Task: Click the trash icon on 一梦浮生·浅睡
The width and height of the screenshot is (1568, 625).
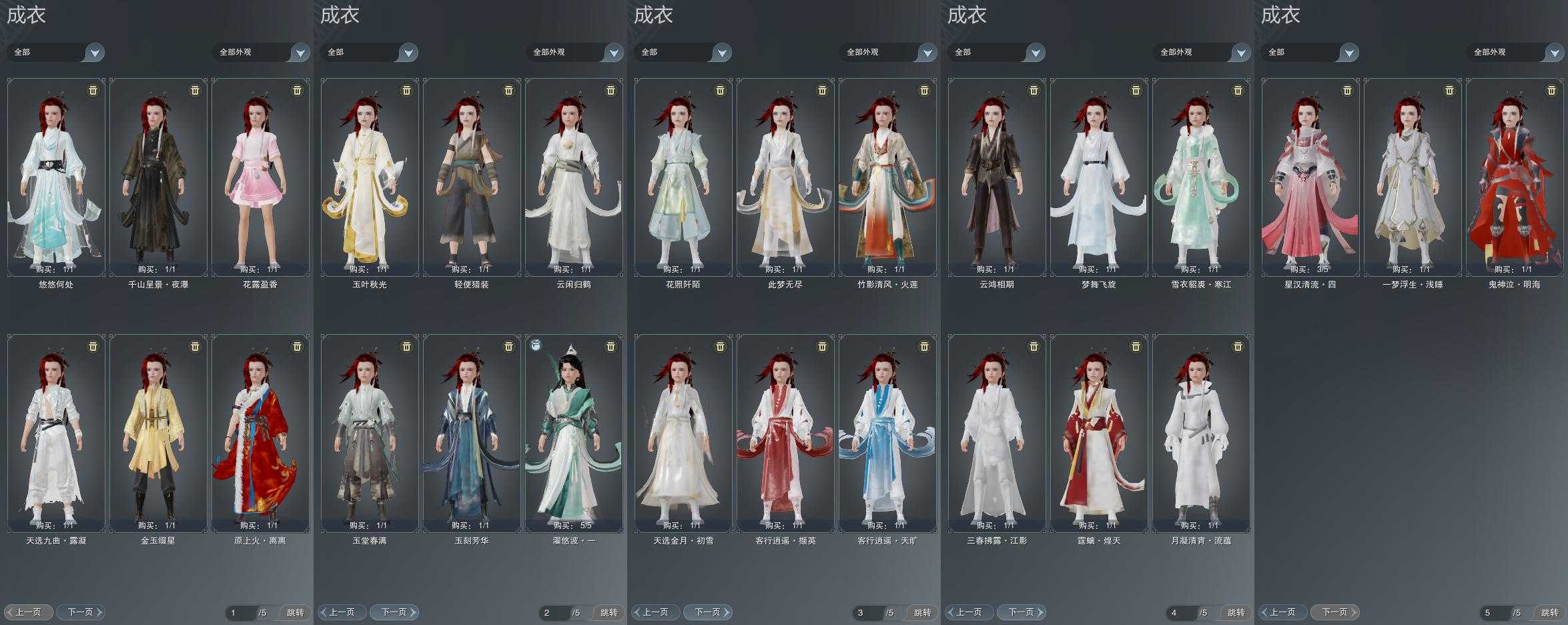Action: pos(1449,90)
